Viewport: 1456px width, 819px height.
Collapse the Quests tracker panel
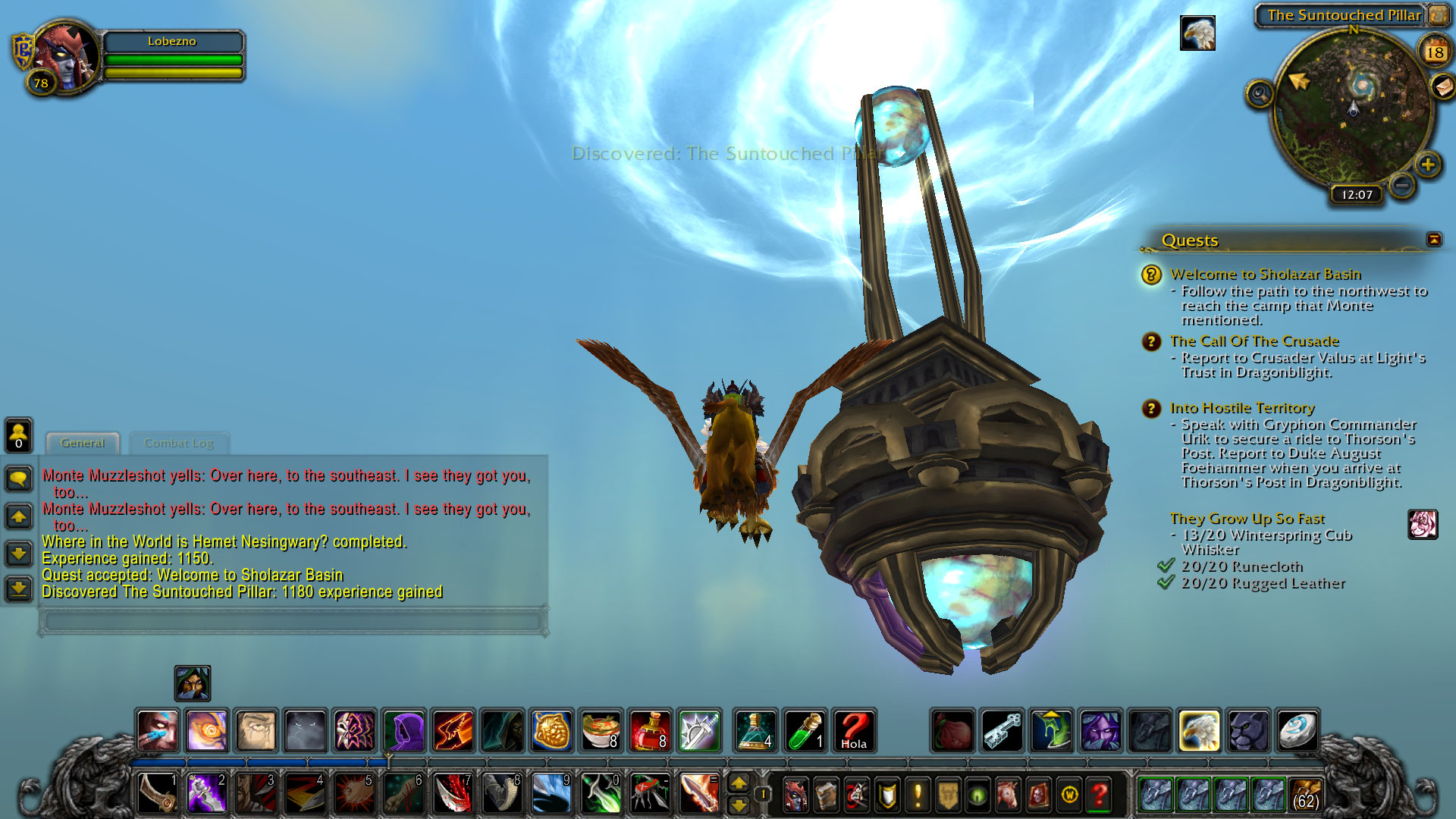(1433, 240)
